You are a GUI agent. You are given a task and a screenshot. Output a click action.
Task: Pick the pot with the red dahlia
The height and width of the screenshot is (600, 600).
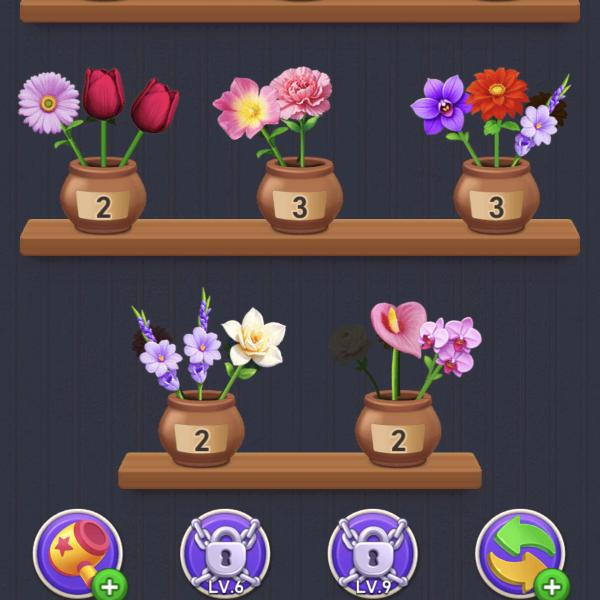click(496, 195)
